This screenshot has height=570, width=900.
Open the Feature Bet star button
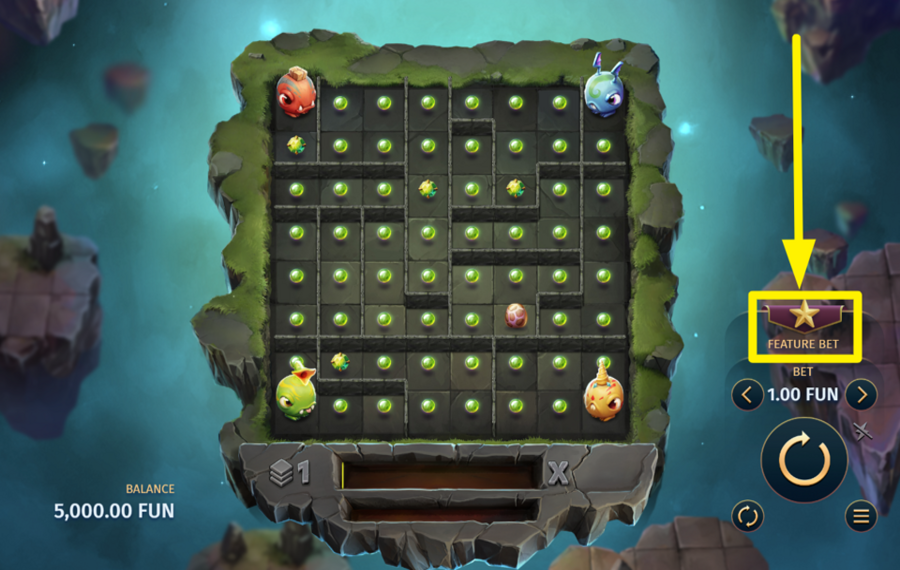click(804, 318)
